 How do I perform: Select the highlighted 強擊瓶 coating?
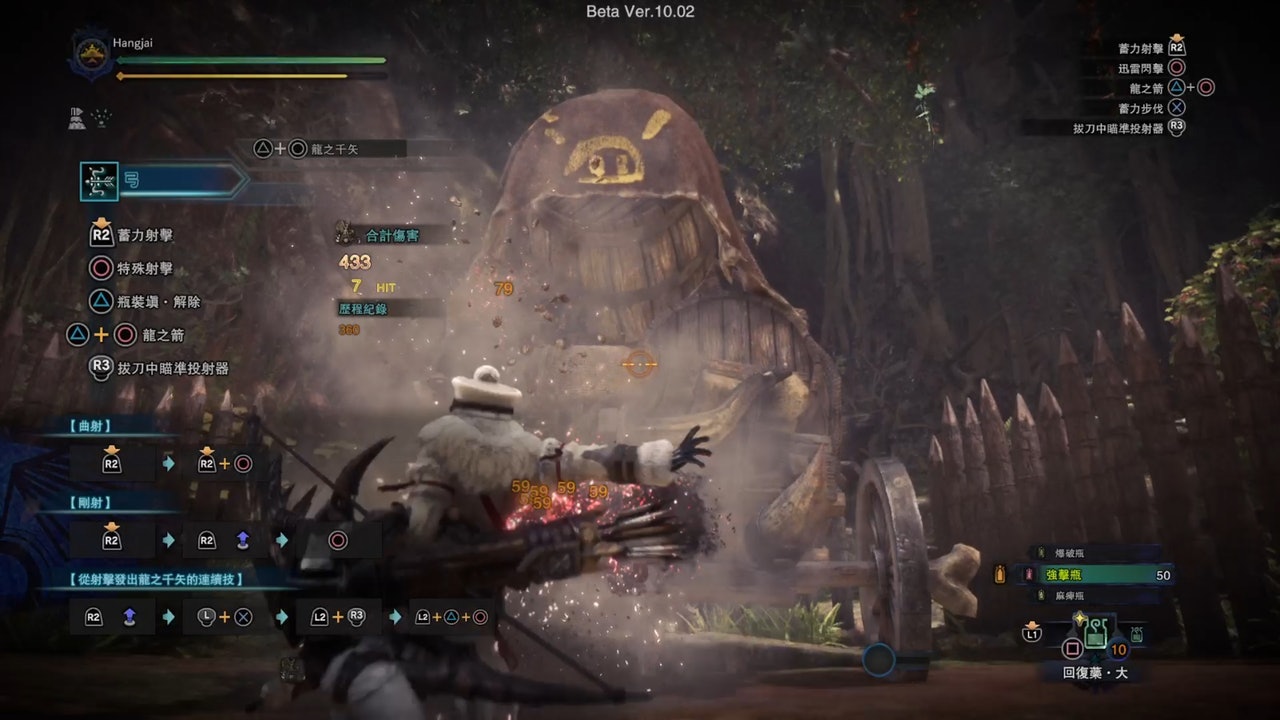coord(1093,575)
